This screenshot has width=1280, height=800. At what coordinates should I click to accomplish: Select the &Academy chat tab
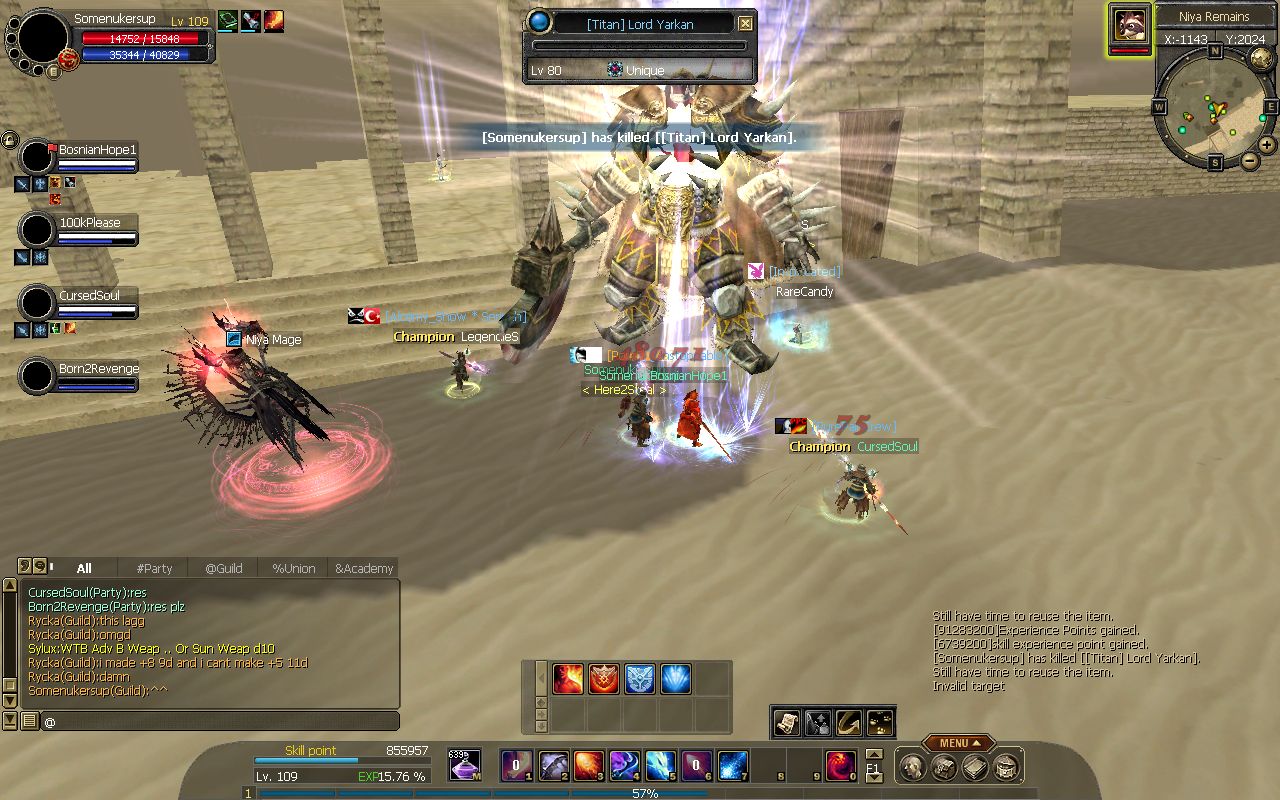point(364,568)
